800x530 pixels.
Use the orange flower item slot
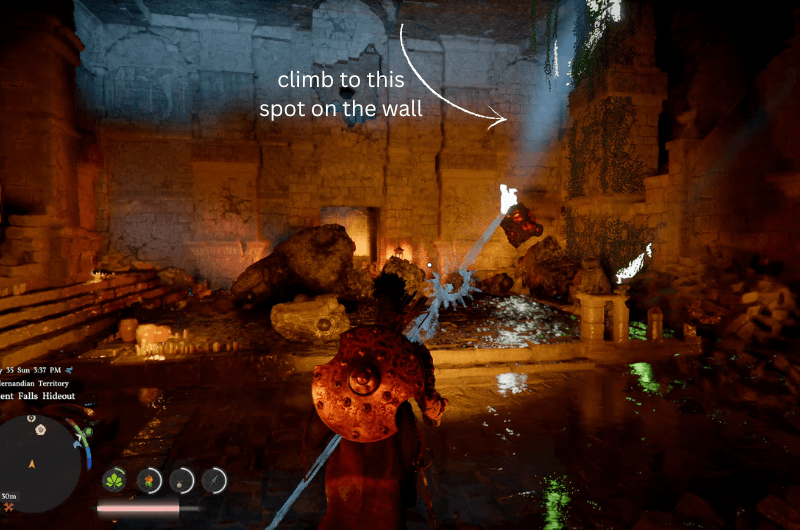pos(149,480)
